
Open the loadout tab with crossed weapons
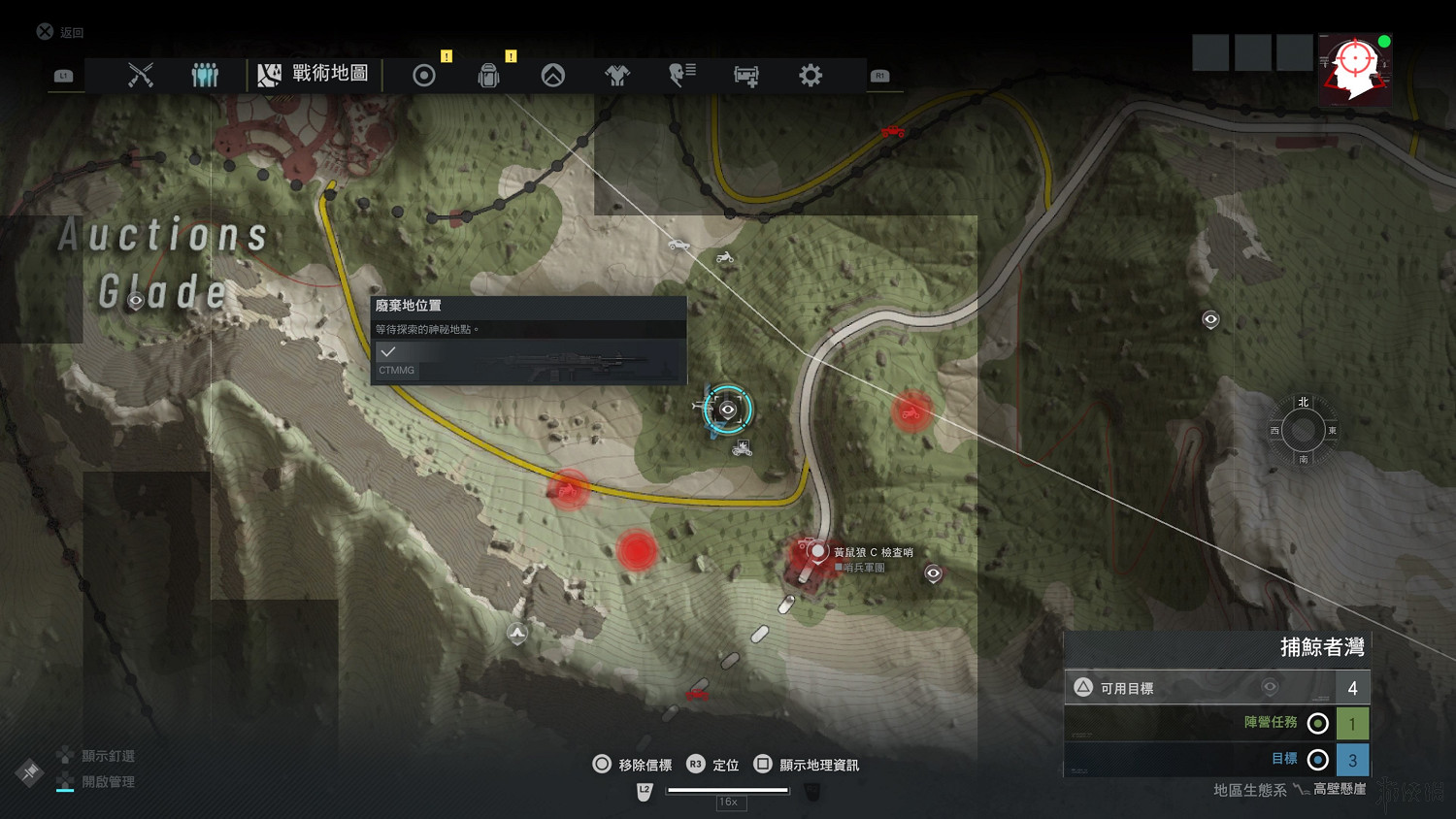pos(141,75)
